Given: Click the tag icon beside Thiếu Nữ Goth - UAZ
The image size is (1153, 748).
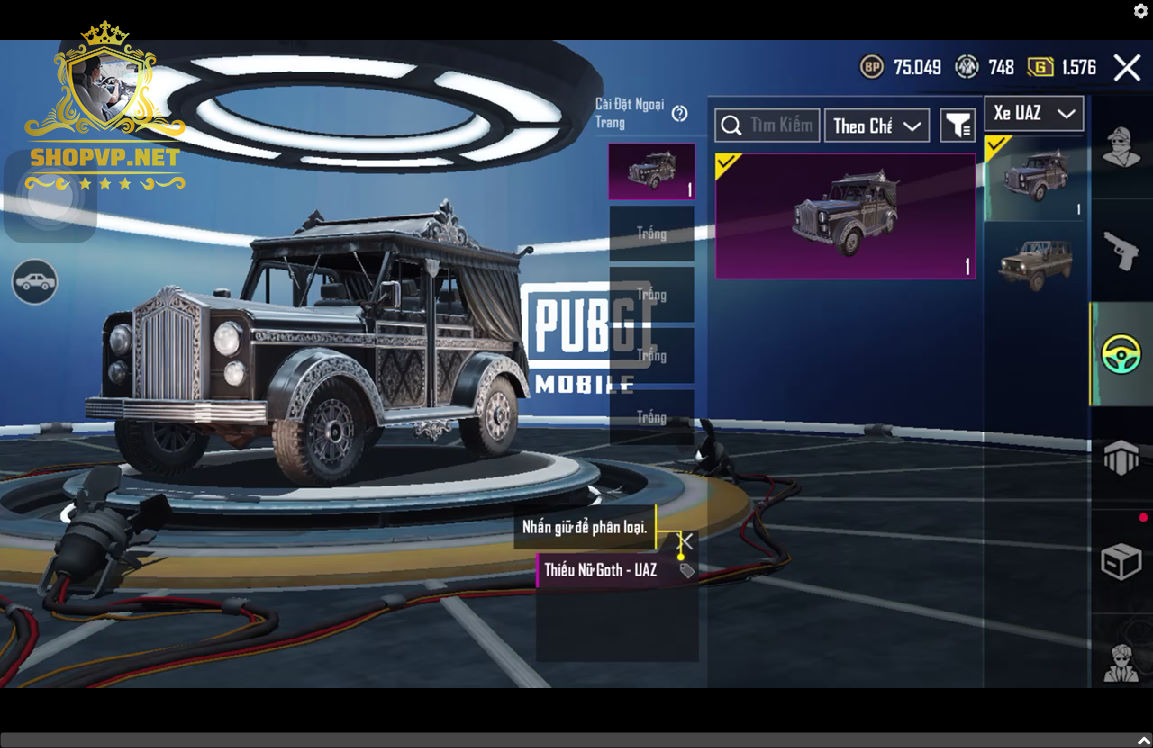Looking at the screenshot, I should (x=687, y=571).
